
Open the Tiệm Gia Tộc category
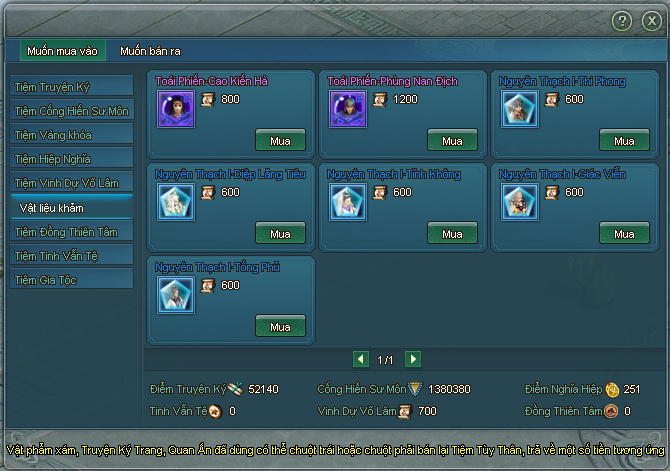(70, 280)
